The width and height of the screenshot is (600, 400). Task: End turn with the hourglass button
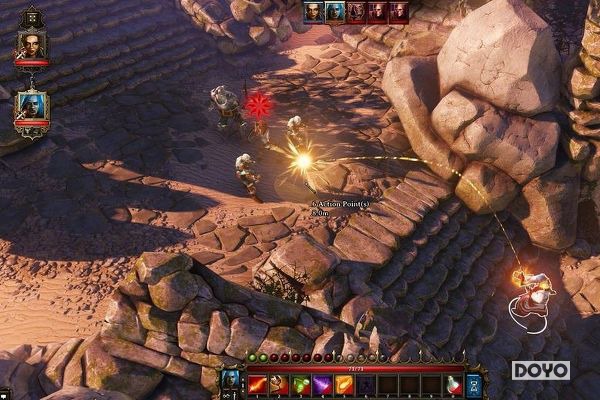[474, 383]
